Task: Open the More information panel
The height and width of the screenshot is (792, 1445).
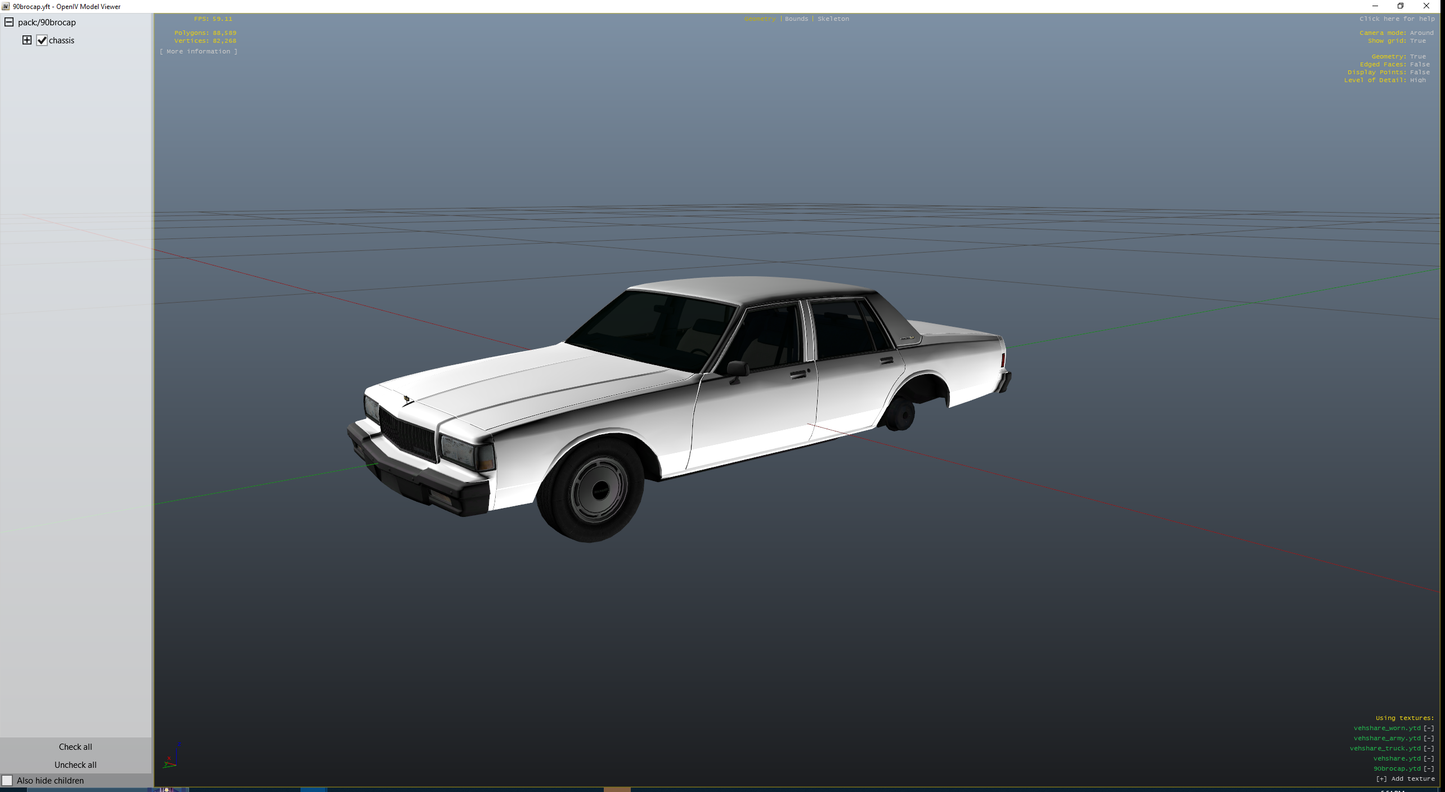Action: click(x=198, y=51)
